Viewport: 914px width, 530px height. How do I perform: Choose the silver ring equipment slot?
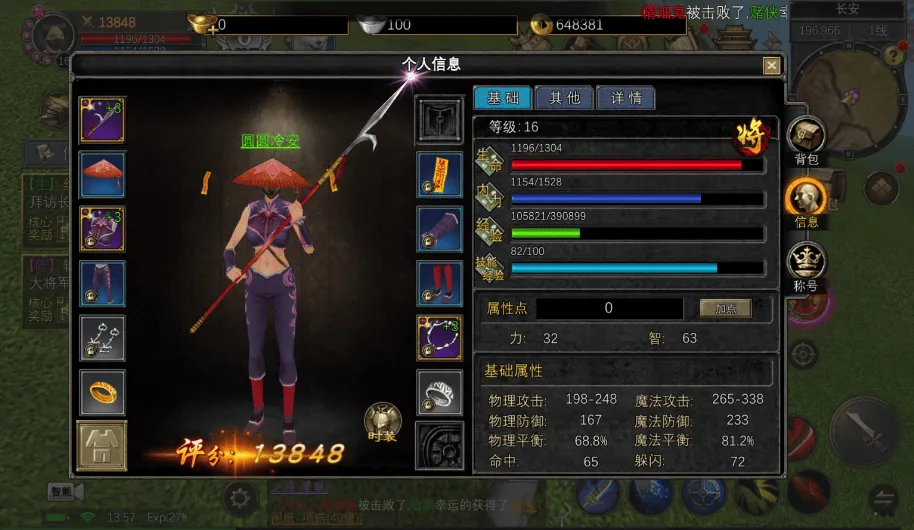tap(439, 390)
